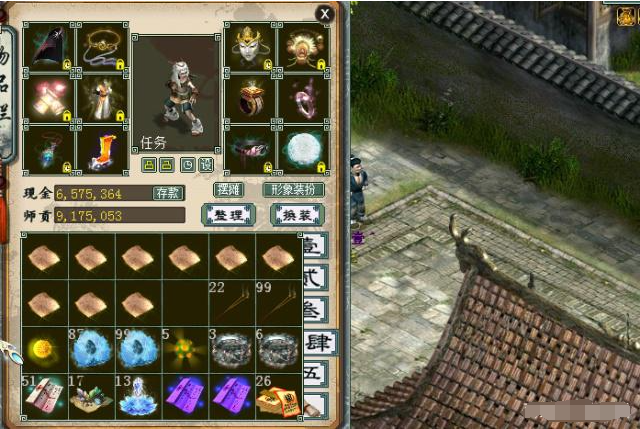640x429 pixels.
Task: Select the gold necklace equipment slot
Action: (102, 46)
